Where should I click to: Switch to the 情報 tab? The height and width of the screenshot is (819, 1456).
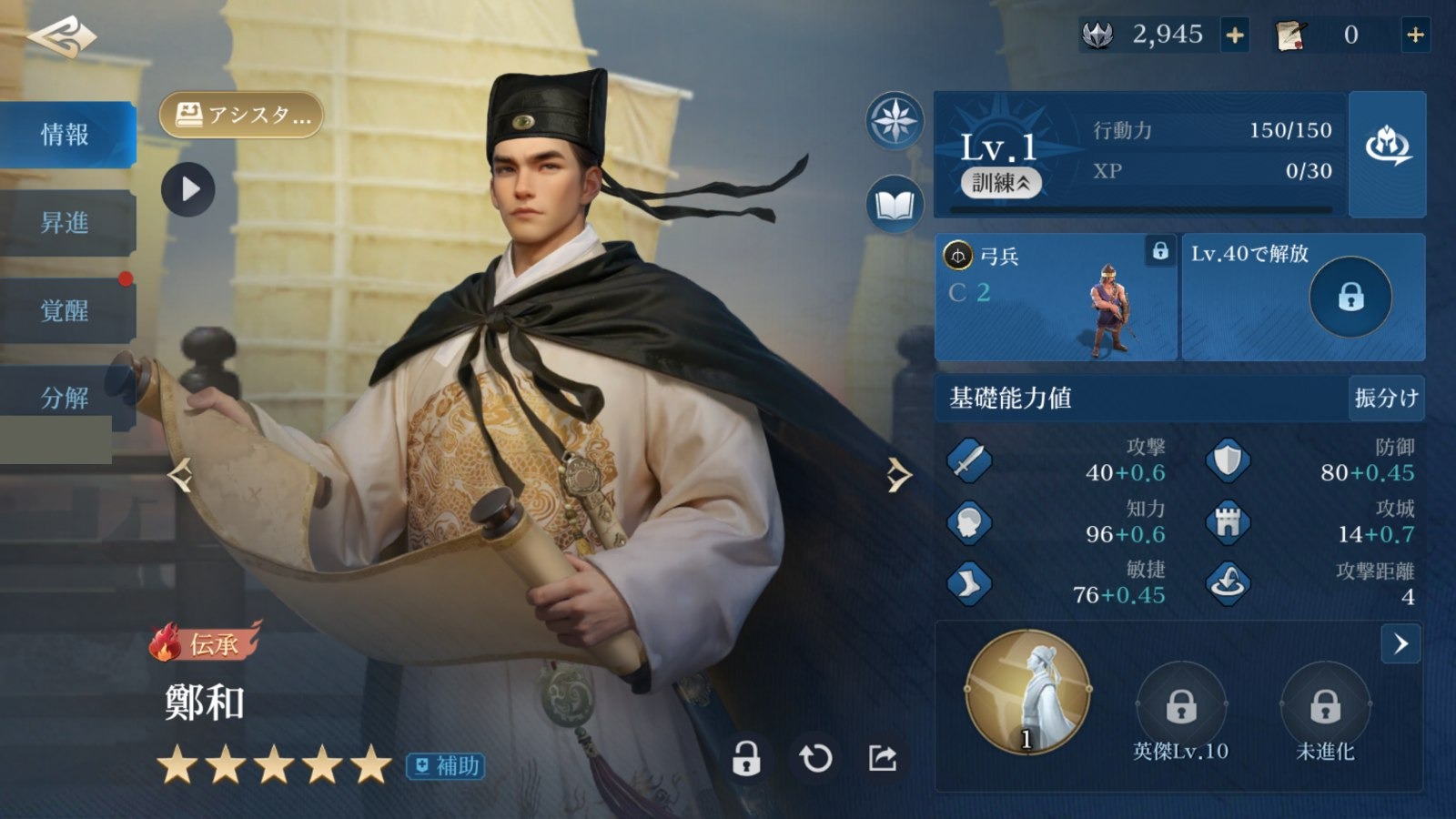[66, 135]
